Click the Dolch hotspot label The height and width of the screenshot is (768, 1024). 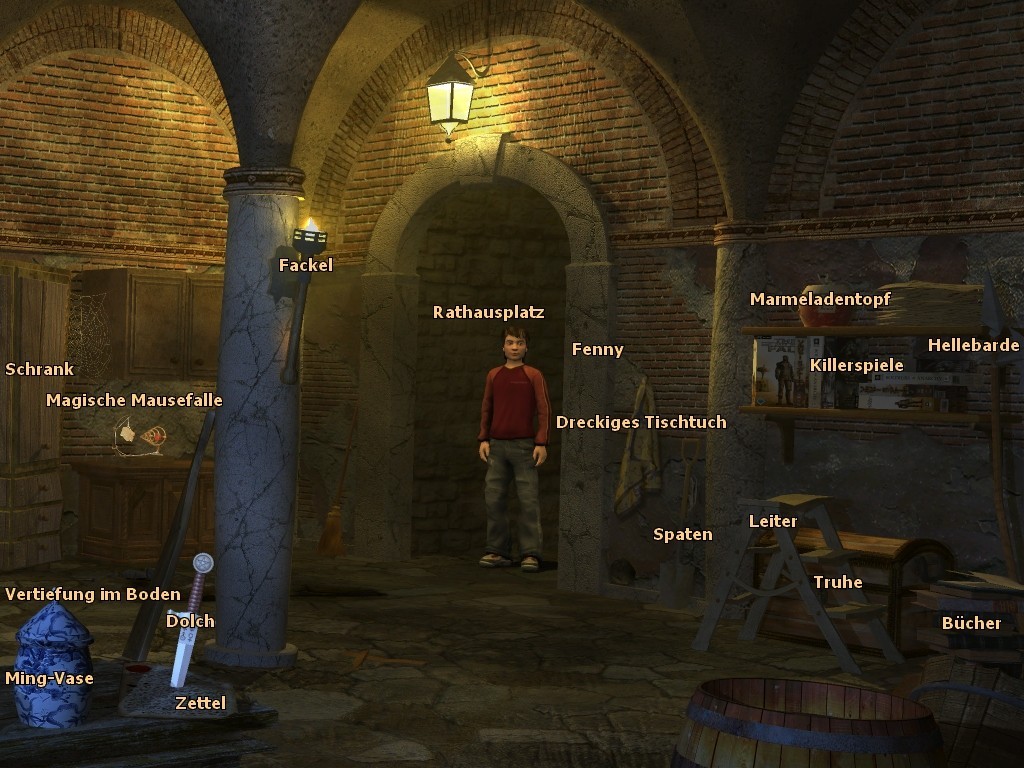[190, 621]
